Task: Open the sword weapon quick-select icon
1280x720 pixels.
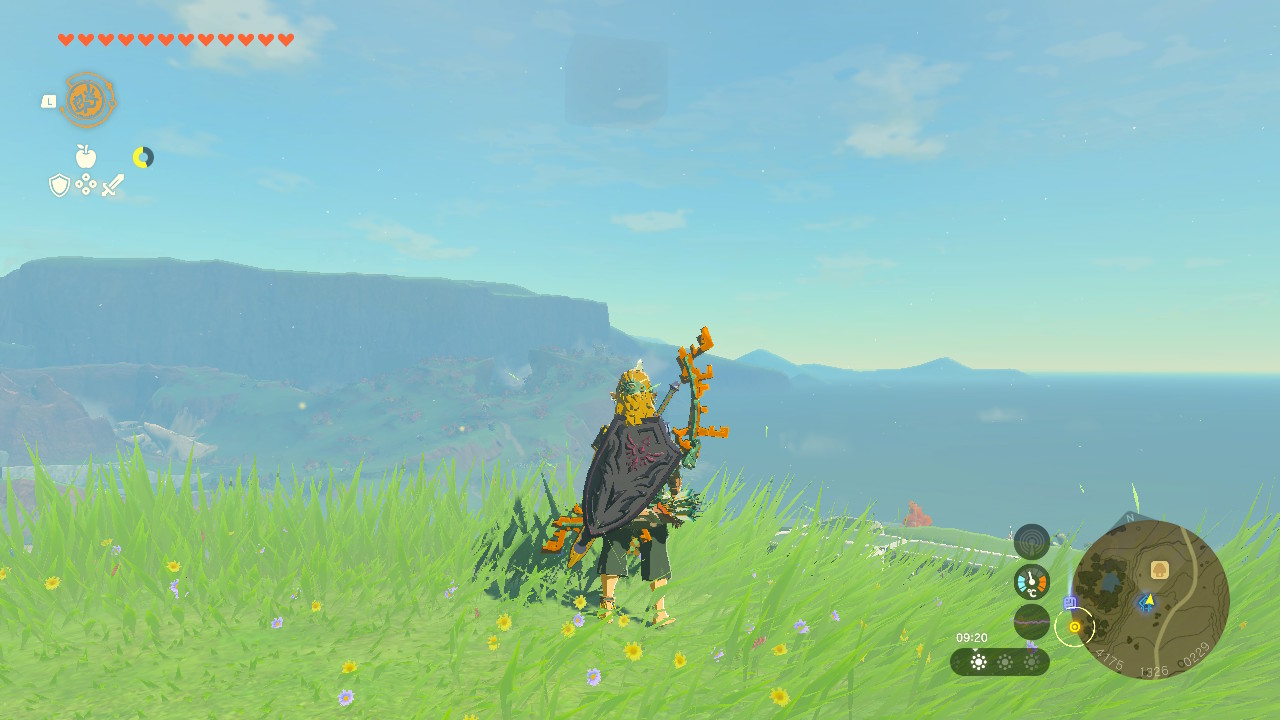Action: coord(112,185)
